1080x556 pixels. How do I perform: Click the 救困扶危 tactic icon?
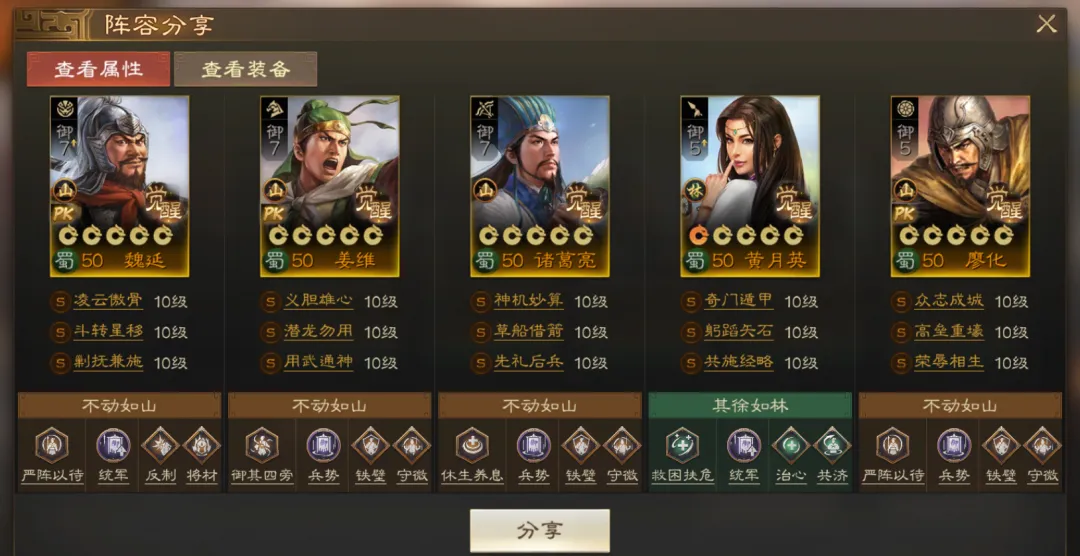(682, 446)
